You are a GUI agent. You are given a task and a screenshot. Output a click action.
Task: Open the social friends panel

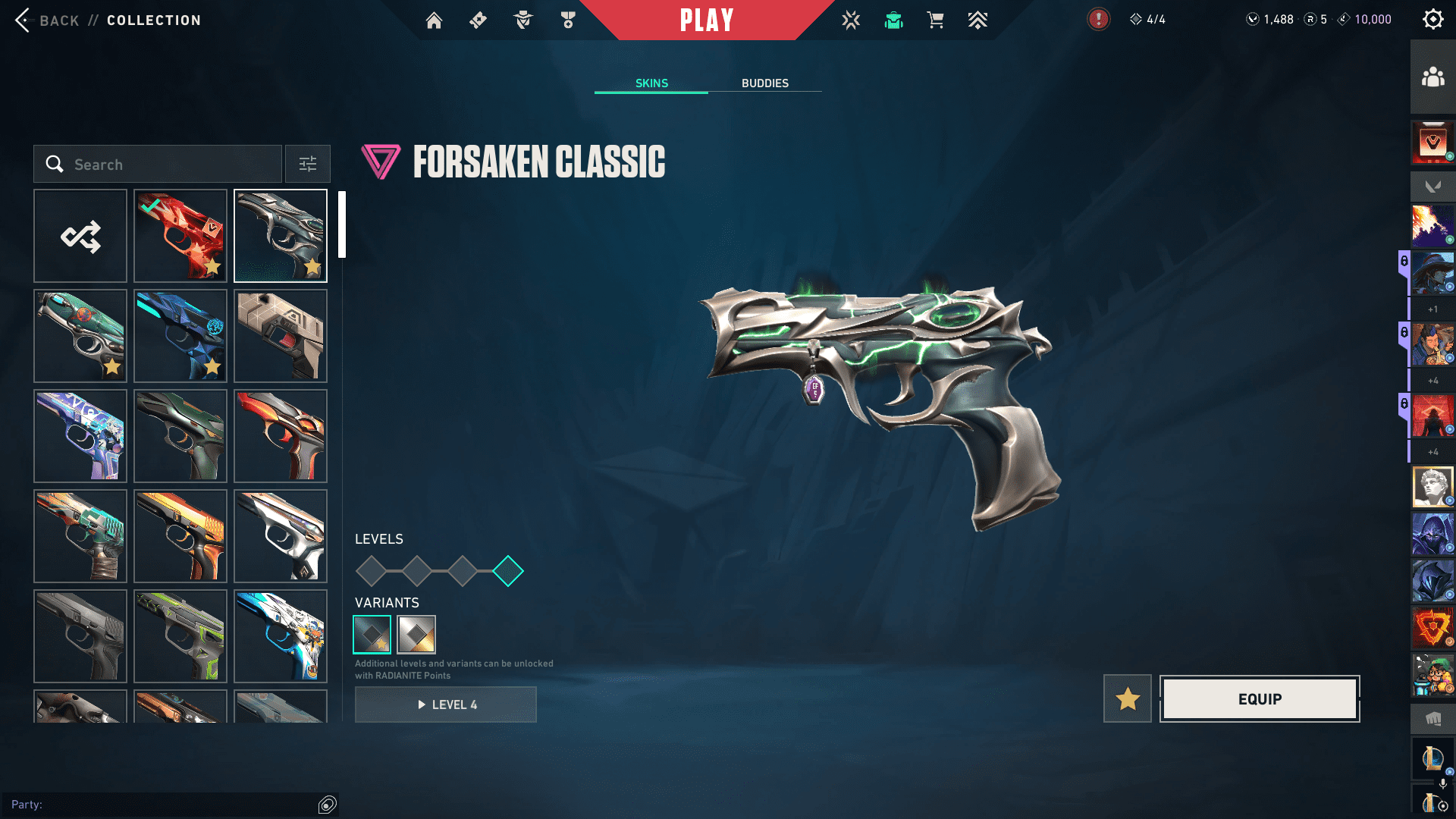1432,77
